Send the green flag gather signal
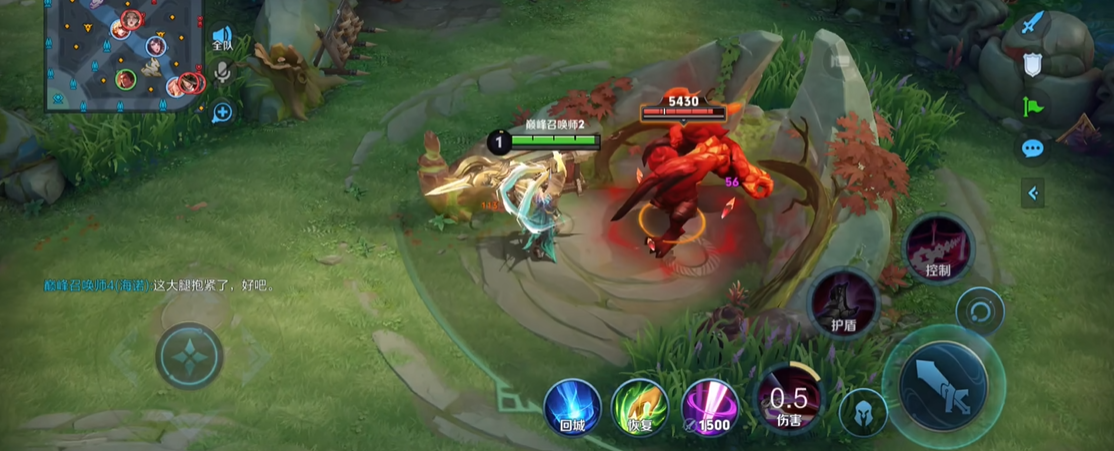The height and width of the screenshot is (451, 1114). [x=1032, y=107]
